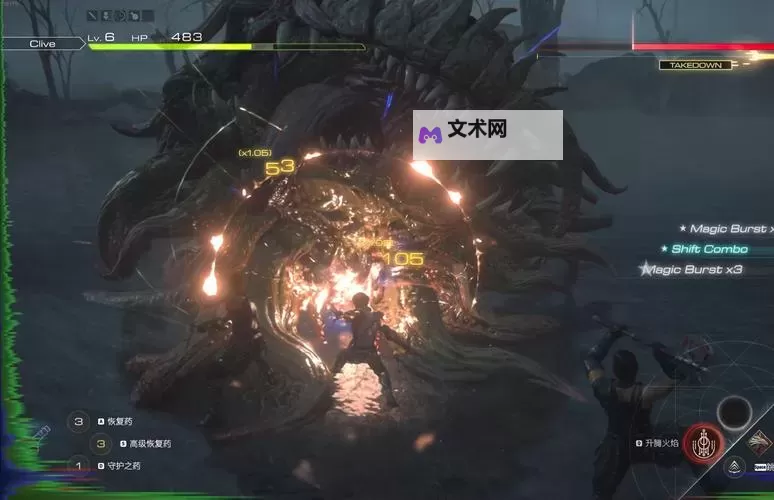
Task: Use the 守护之药 guard tonic slot
Action: coord(79,465)
